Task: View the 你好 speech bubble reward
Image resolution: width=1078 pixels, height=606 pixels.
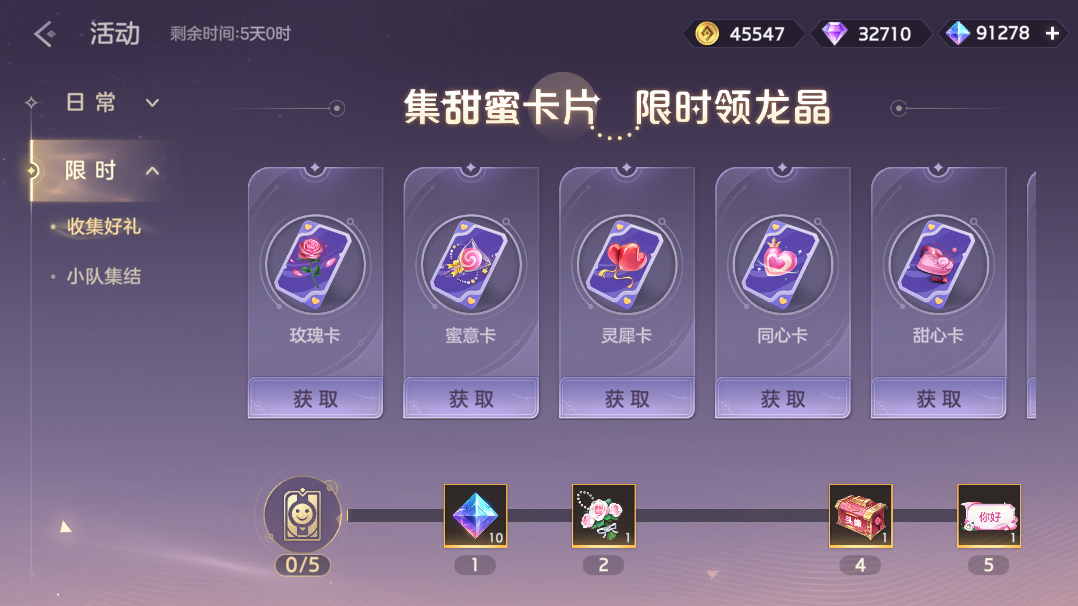Action: pos(989,516)
